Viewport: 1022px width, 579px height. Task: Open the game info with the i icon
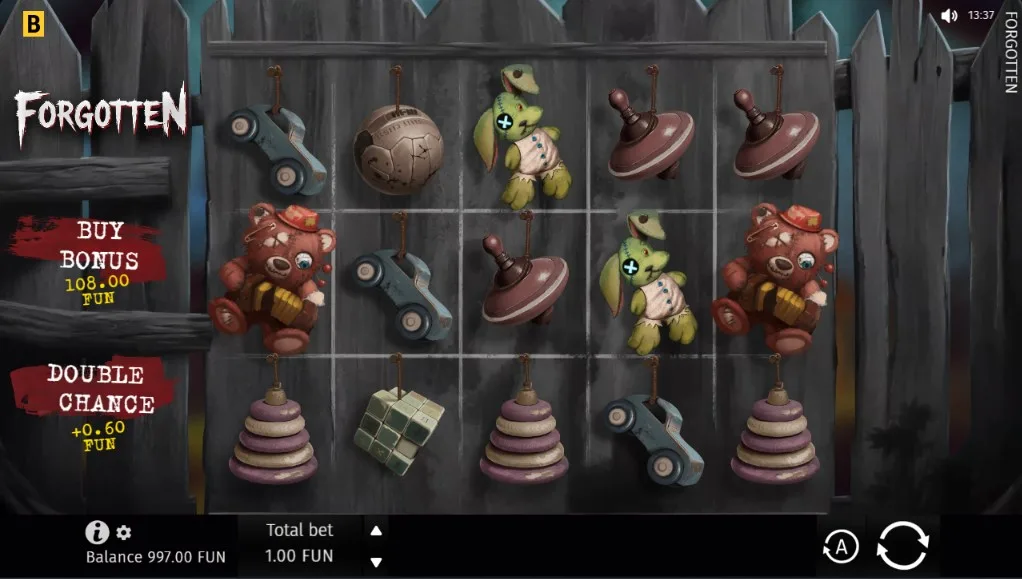pyautogui.click(x=97, y=532)
